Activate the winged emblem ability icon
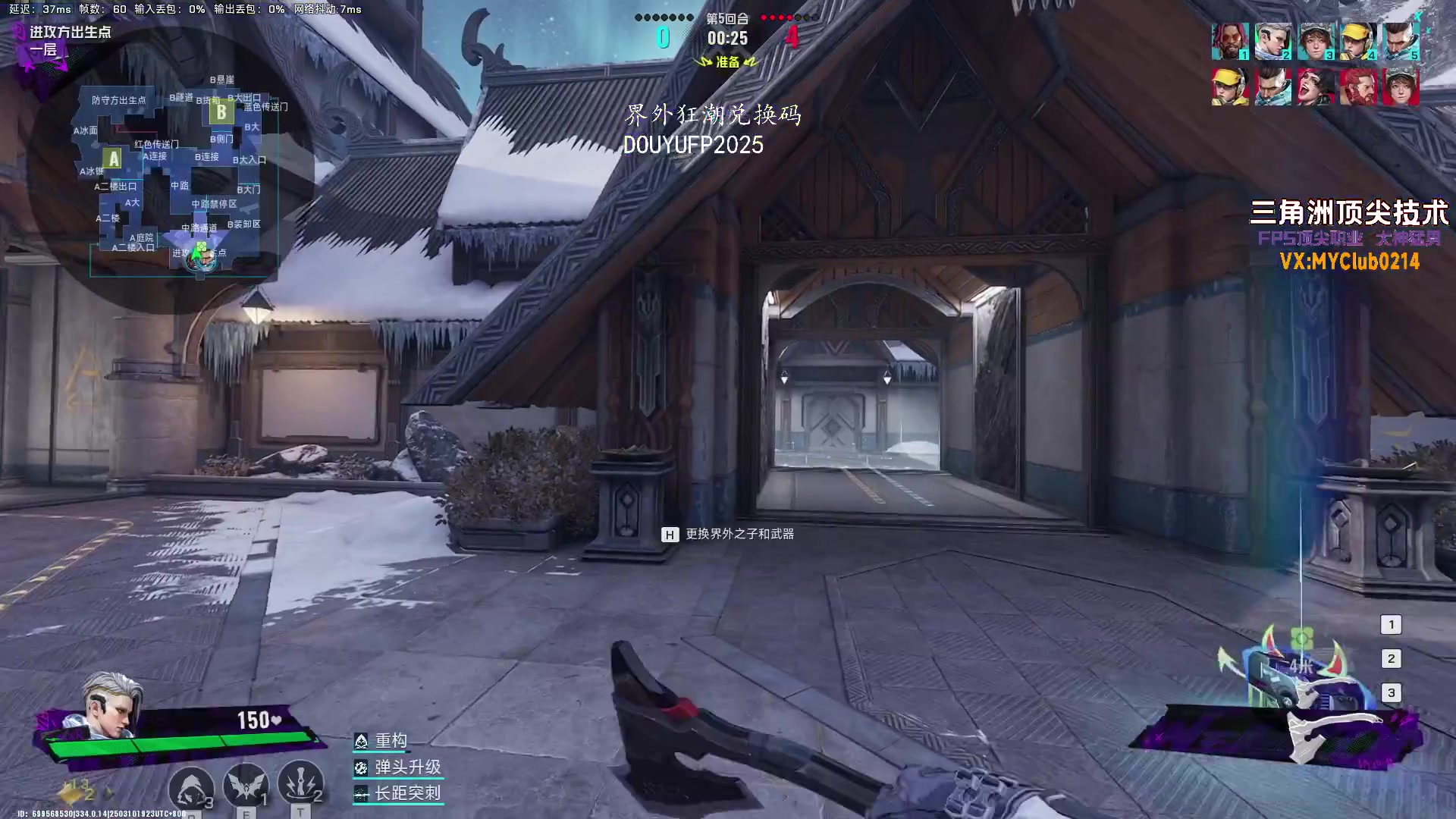 tap(246, 785)
